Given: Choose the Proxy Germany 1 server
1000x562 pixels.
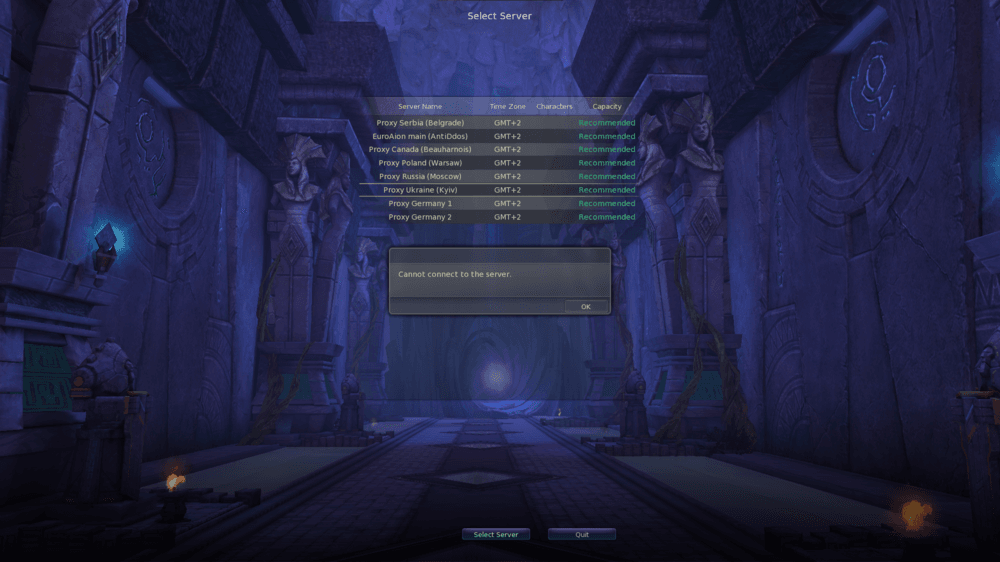Looking at the screenshot, I should (x=420, y=204).
